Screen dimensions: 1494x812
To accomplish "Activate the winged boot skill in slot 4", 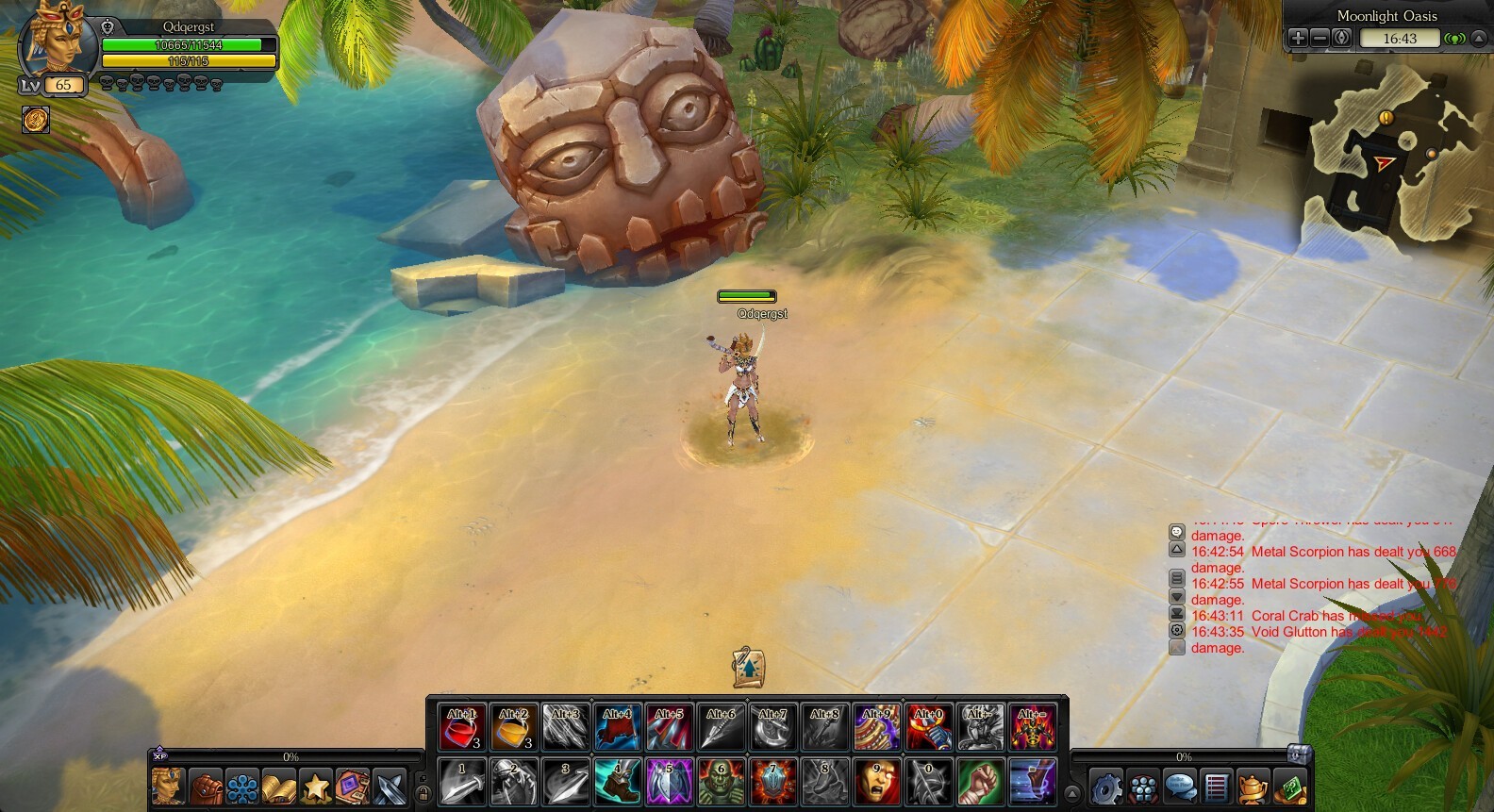I will click(x=617, y=782).
